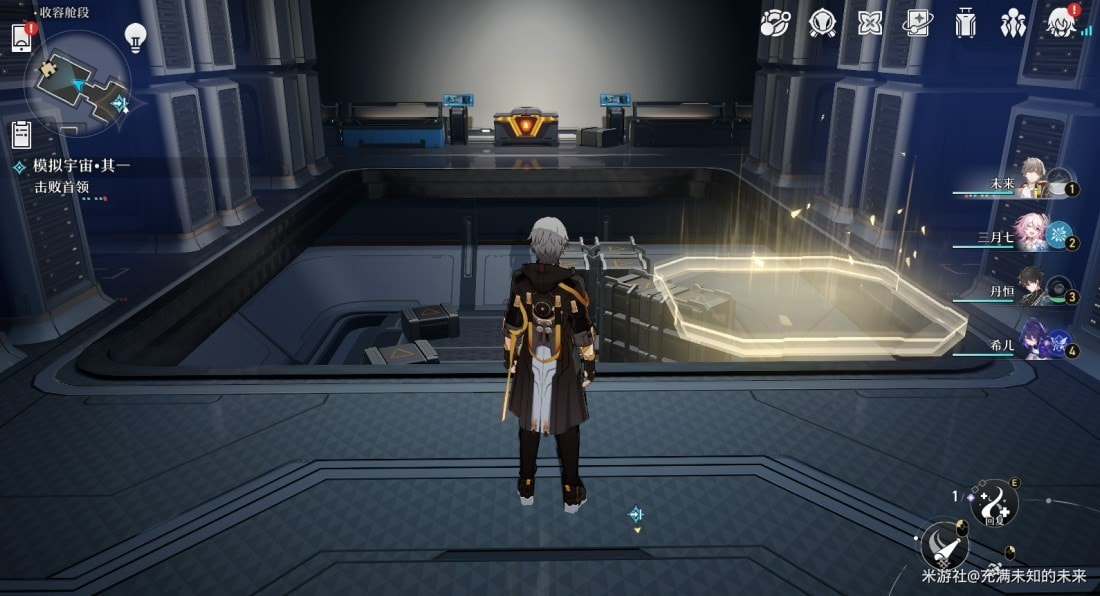
Task: Open the suitcase inventory icon
Action: point(965,22)
